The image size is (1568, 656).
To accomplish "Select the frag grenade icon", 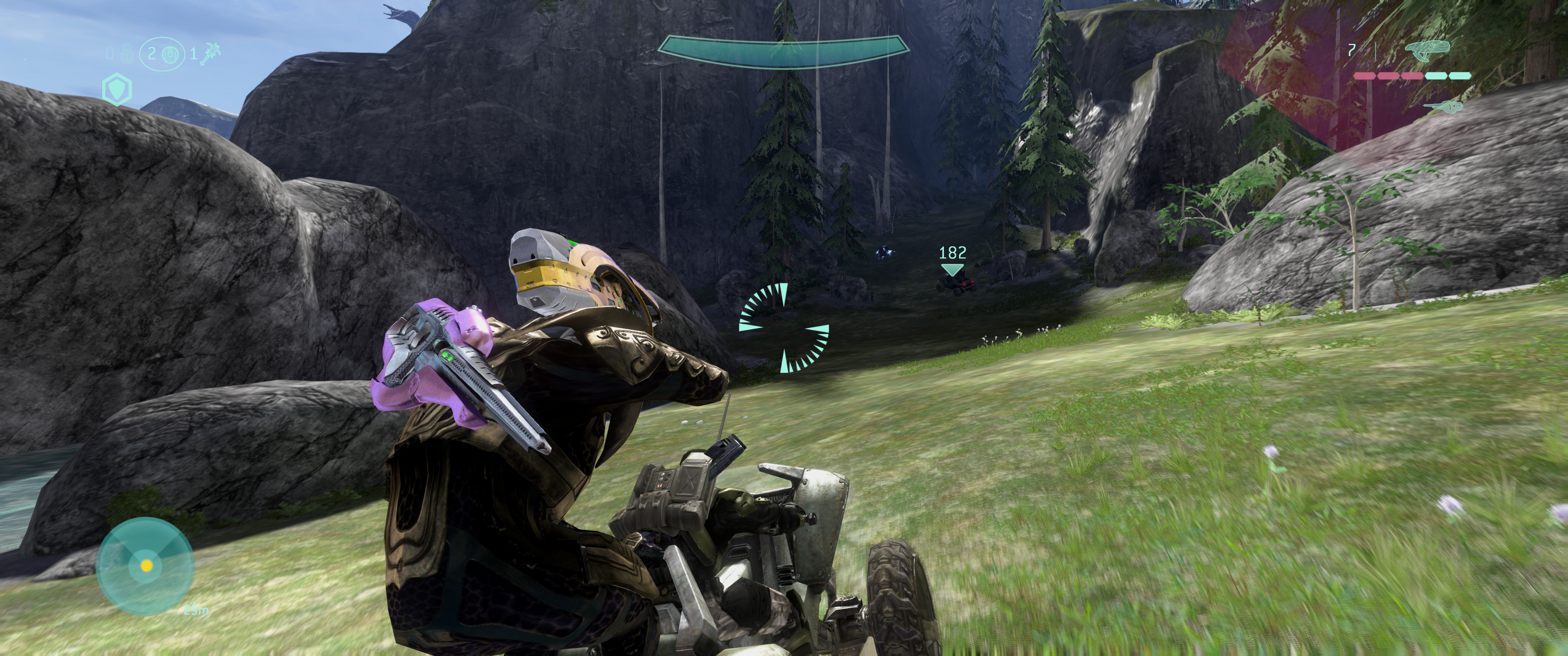I will tap(127, 54).
